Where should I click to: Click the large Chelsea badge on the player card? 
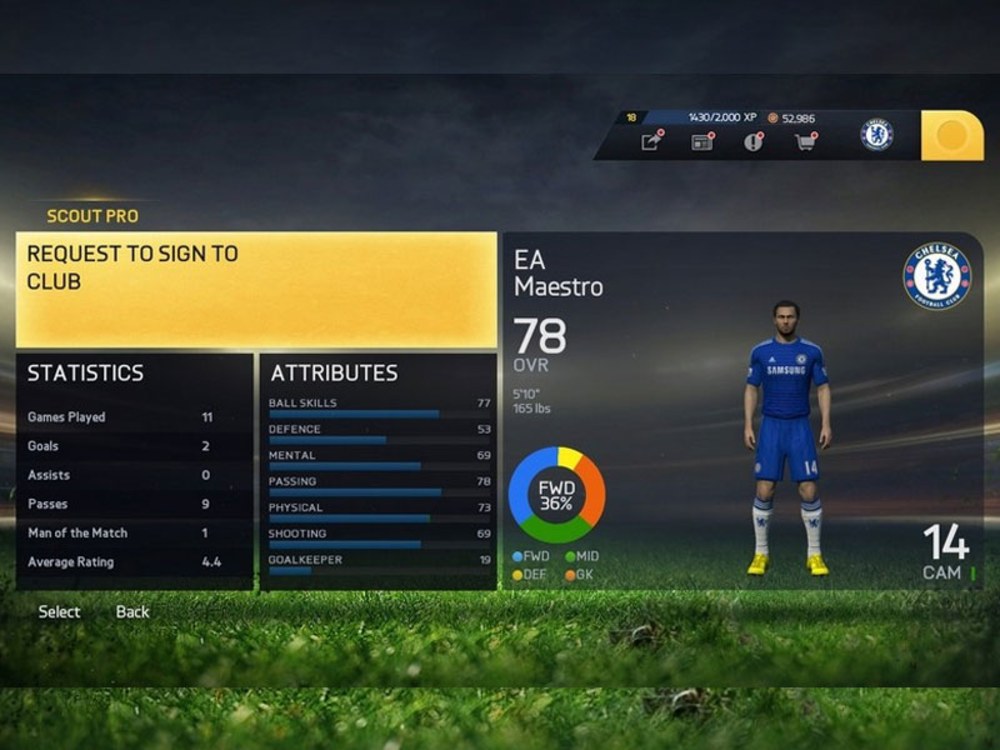tap(937, 277)
